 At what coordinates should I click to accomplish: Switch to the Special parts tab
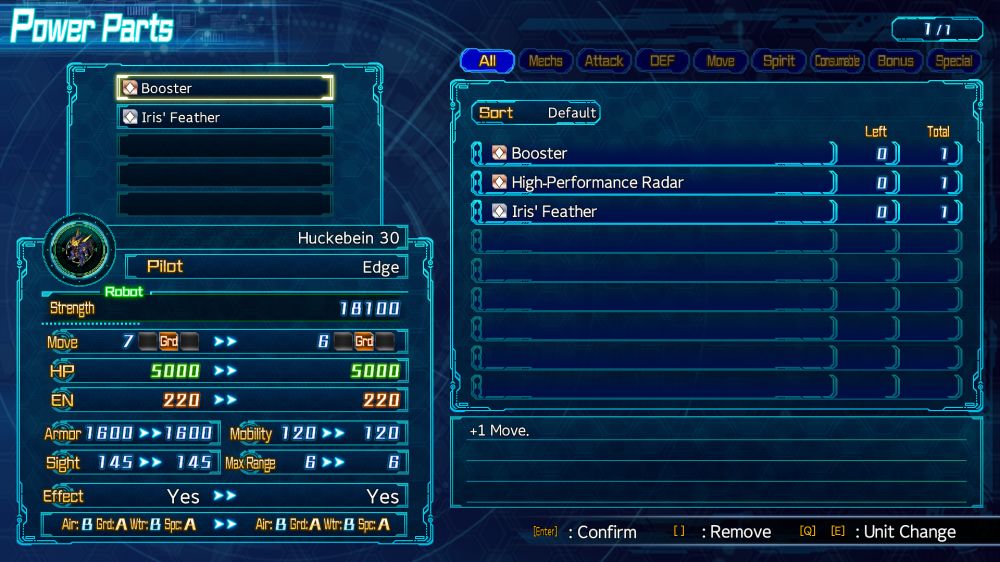[x=953, y=61]
